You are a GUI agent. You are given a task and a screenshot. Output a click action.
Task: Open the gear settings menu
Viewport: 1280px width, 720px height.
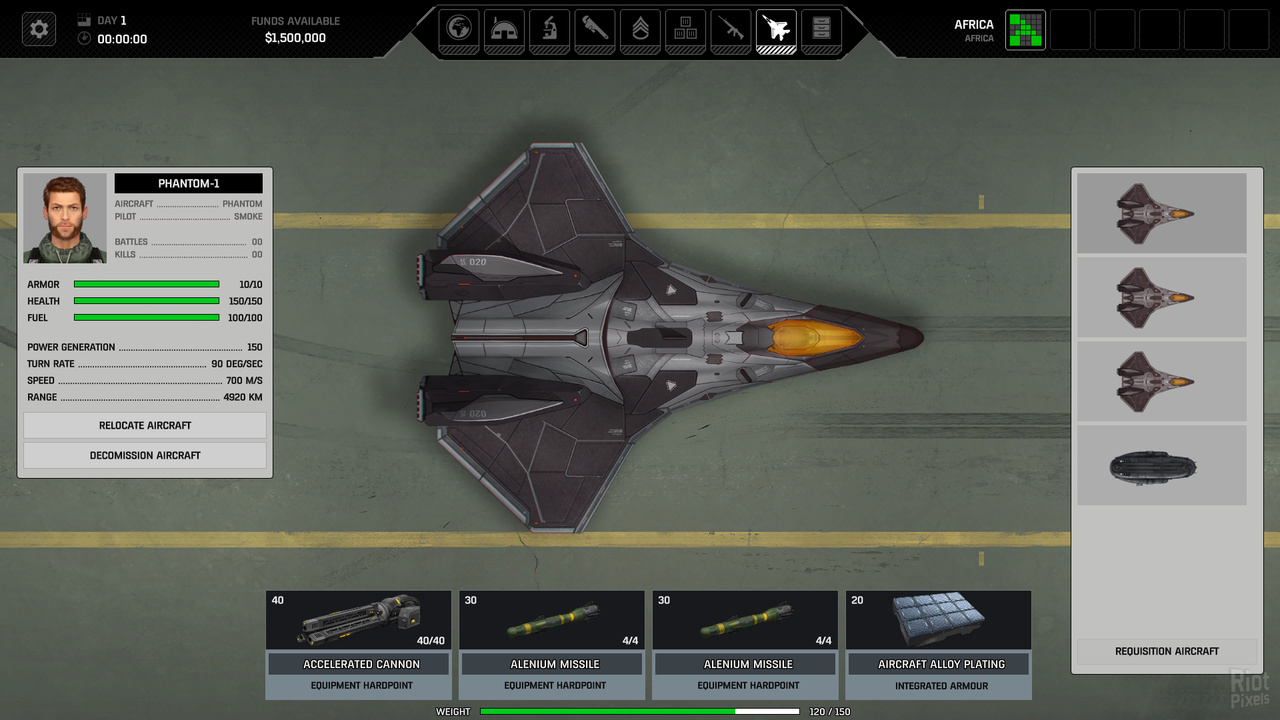39,29
